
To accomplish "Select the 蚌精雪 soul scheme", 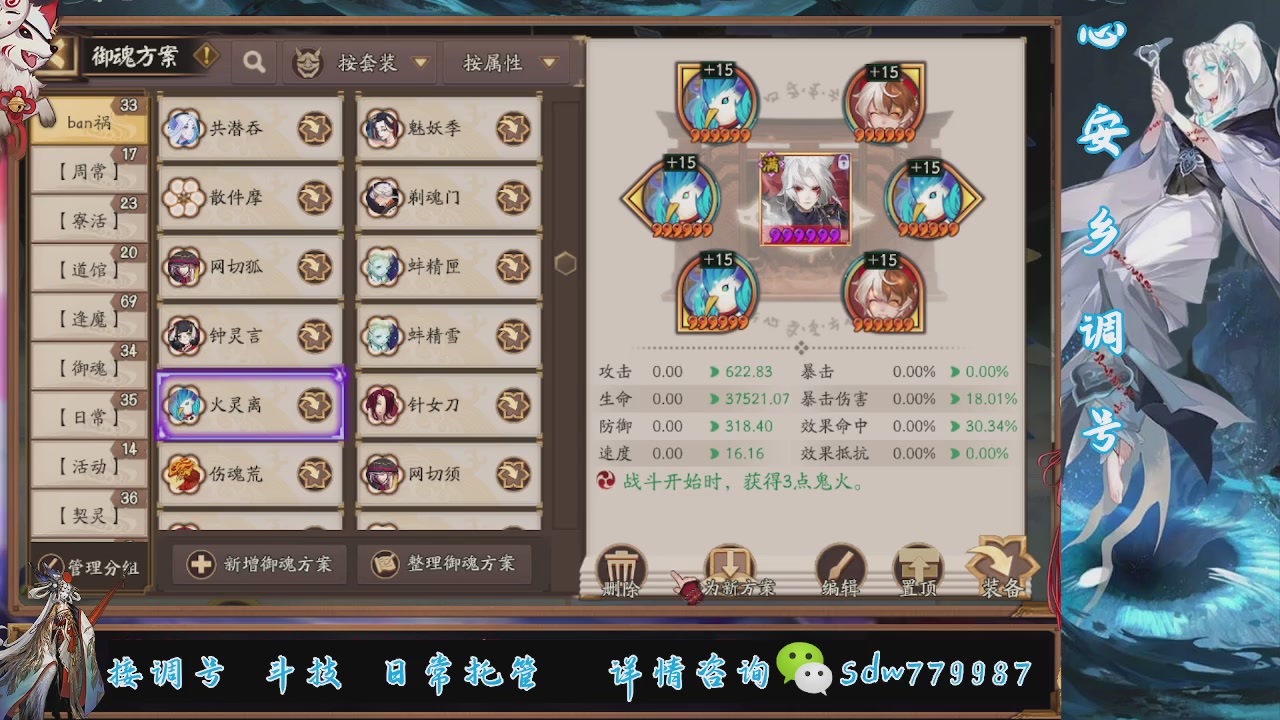I will click(x=447, y=336).
